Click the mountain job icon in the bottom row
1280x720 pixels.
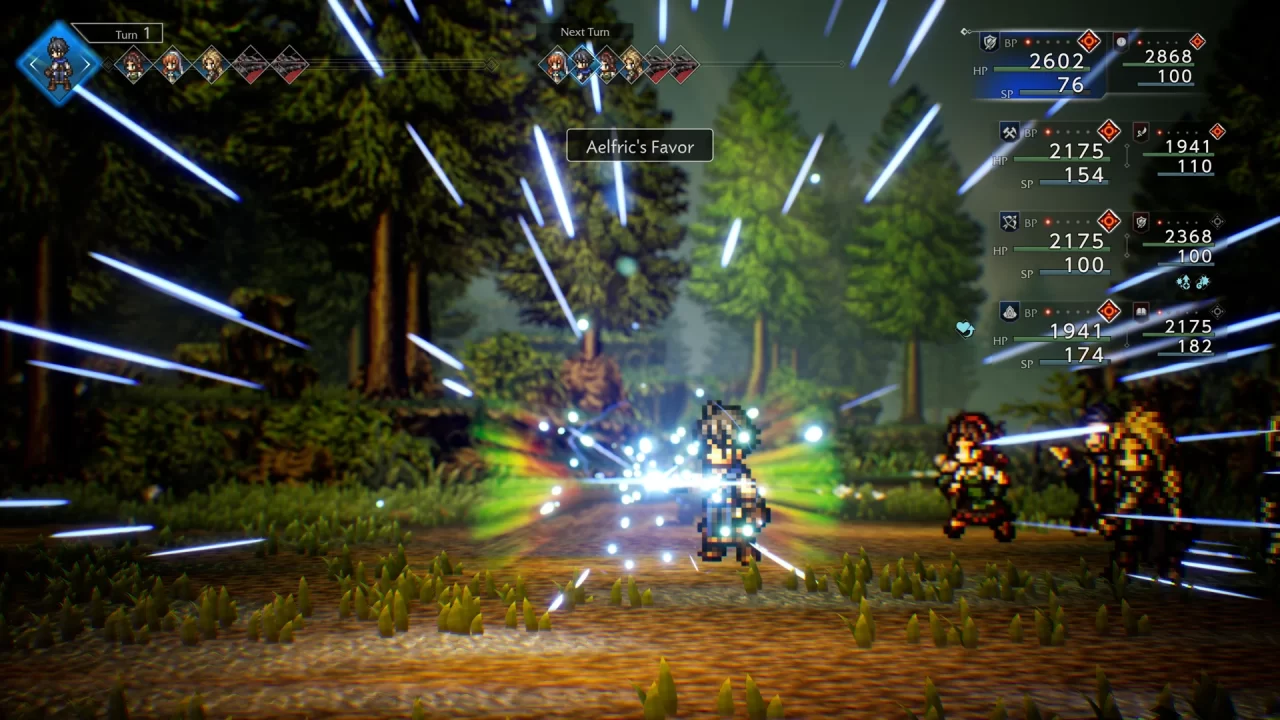[1010, 311]
